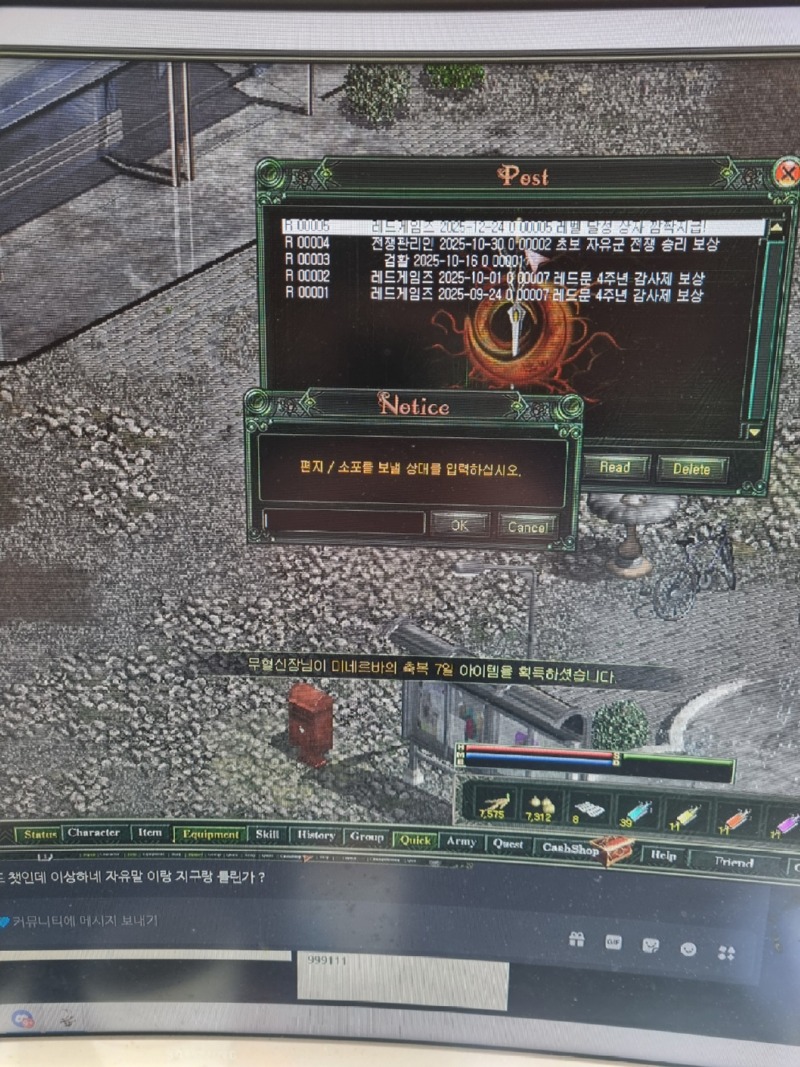800x1067 pixels.
Task: Use the hotbar slot showing 7,312
Action: click(538, 806)
